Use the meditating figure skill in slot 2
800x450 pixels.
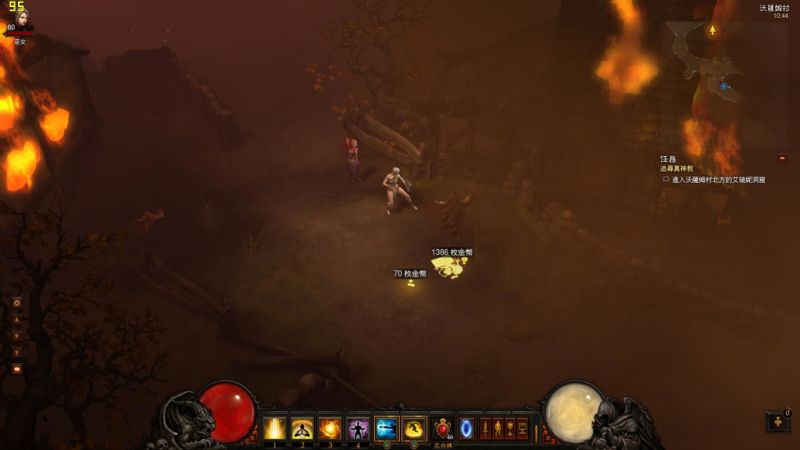click(x=302, y=429)
